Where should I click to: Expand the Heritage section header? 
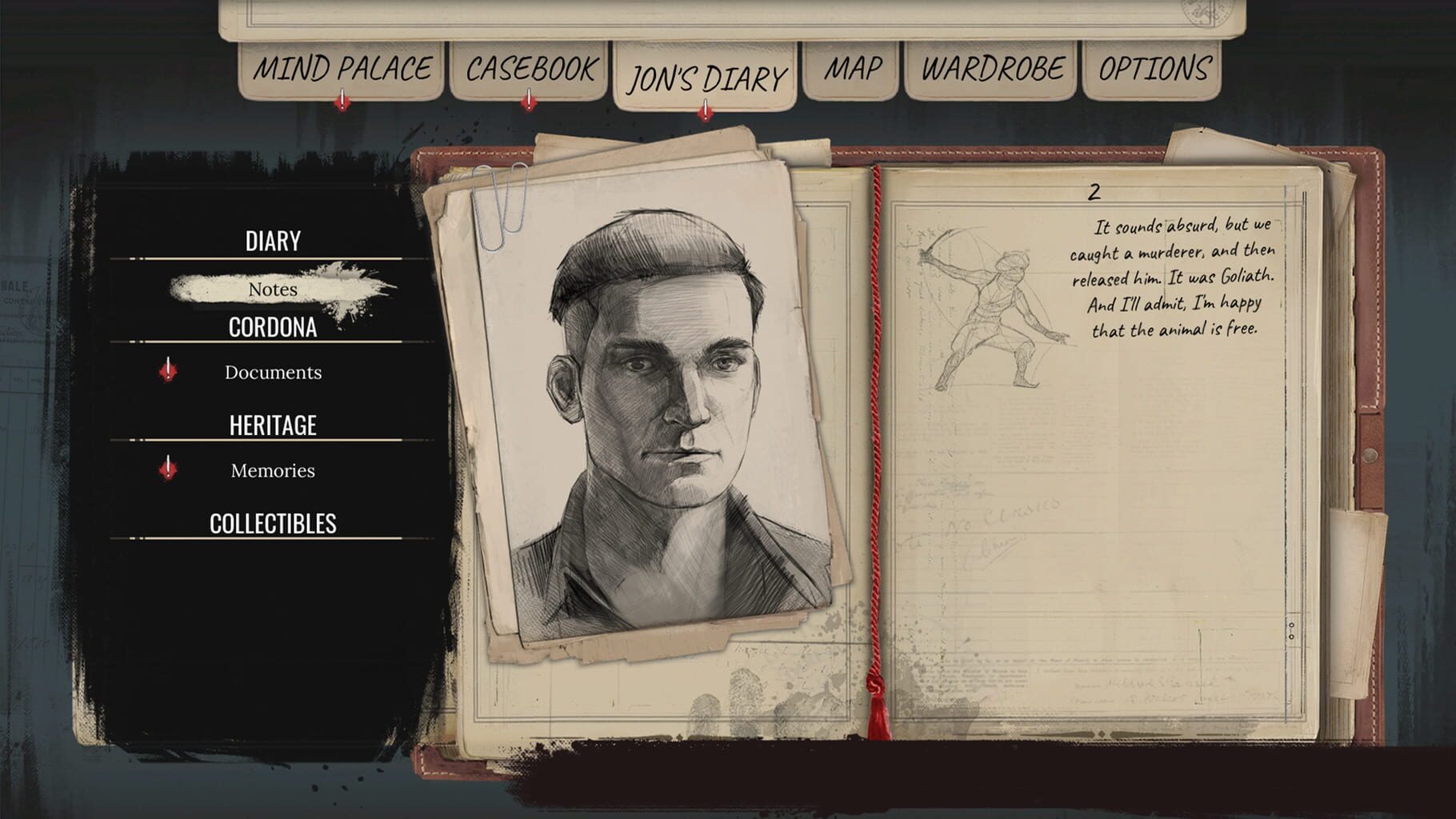(273, 425)
